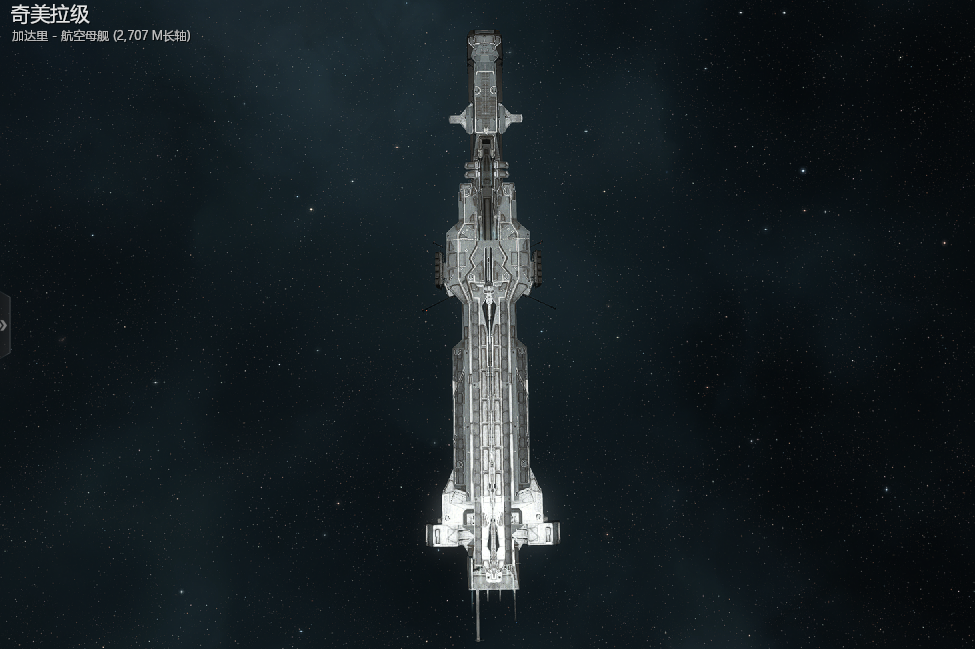This screenshot has height=649, width=975.
Task: Expand the collapsed side panel arrow
Action: pyautogui.click(x=4, y=325)
